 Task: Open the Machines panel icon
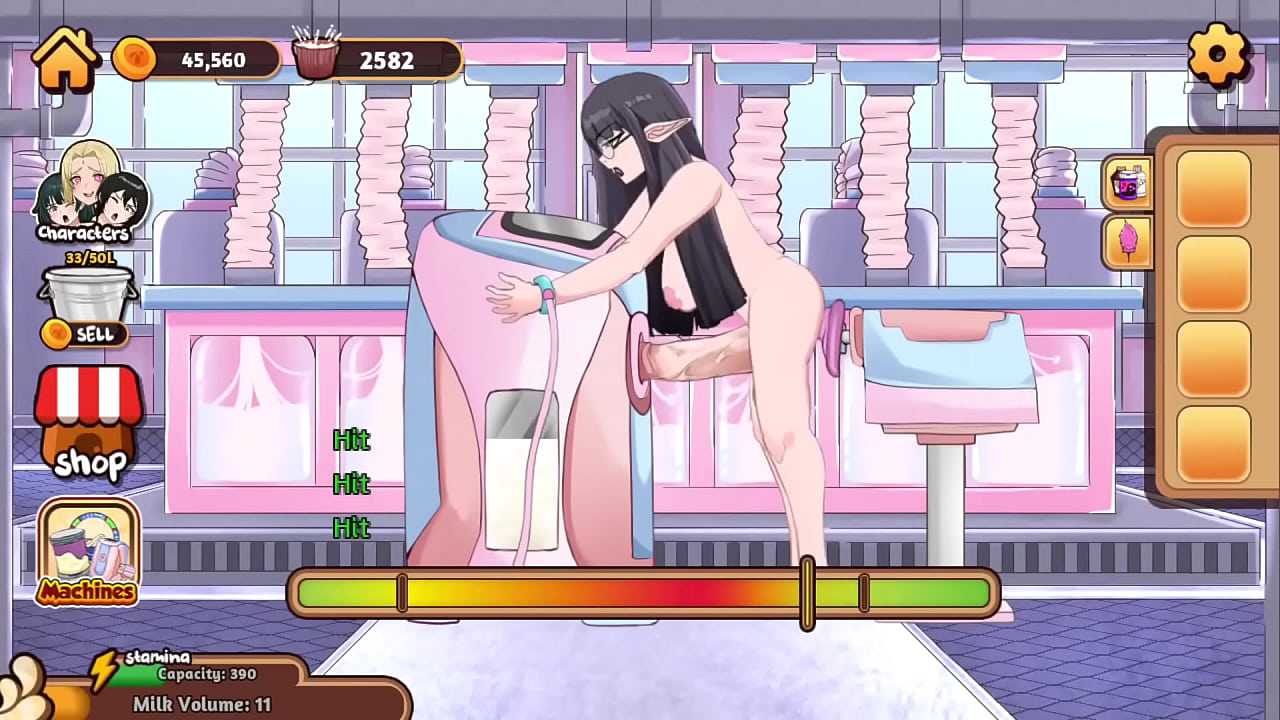[x=88, y=545]
